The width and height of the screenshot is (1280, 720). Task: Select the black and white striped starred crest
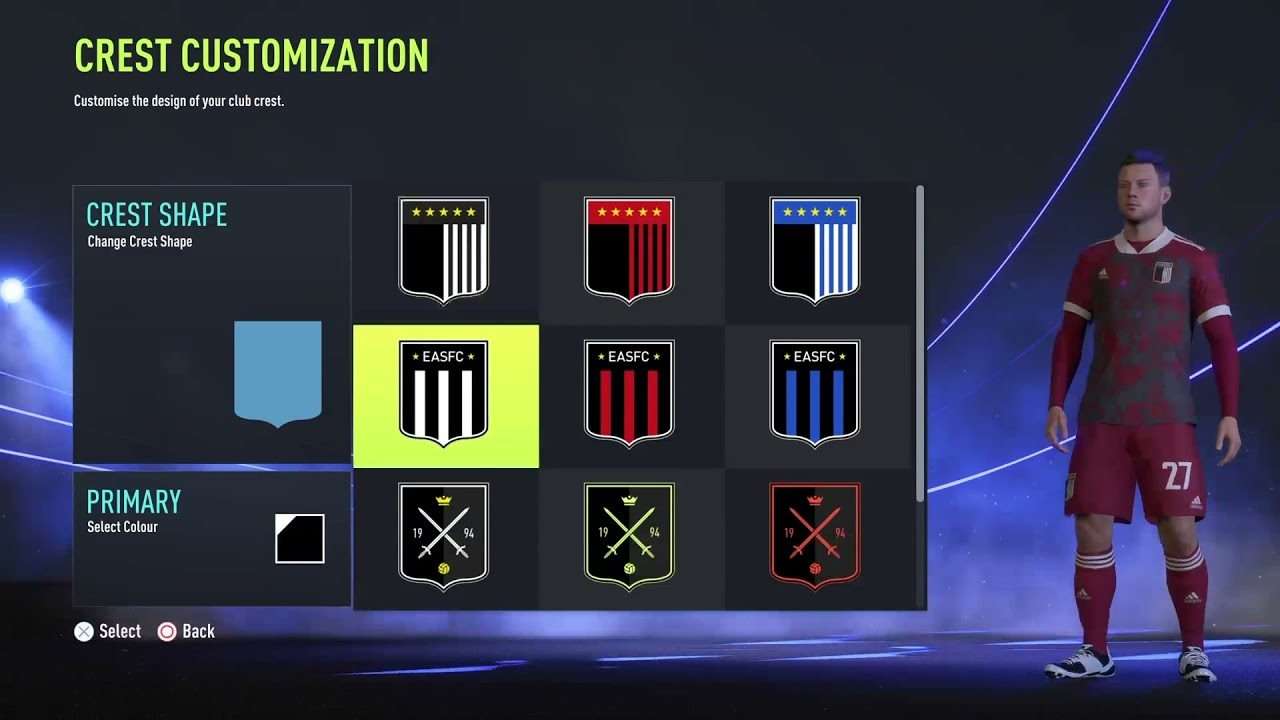[x=445, y=250]
